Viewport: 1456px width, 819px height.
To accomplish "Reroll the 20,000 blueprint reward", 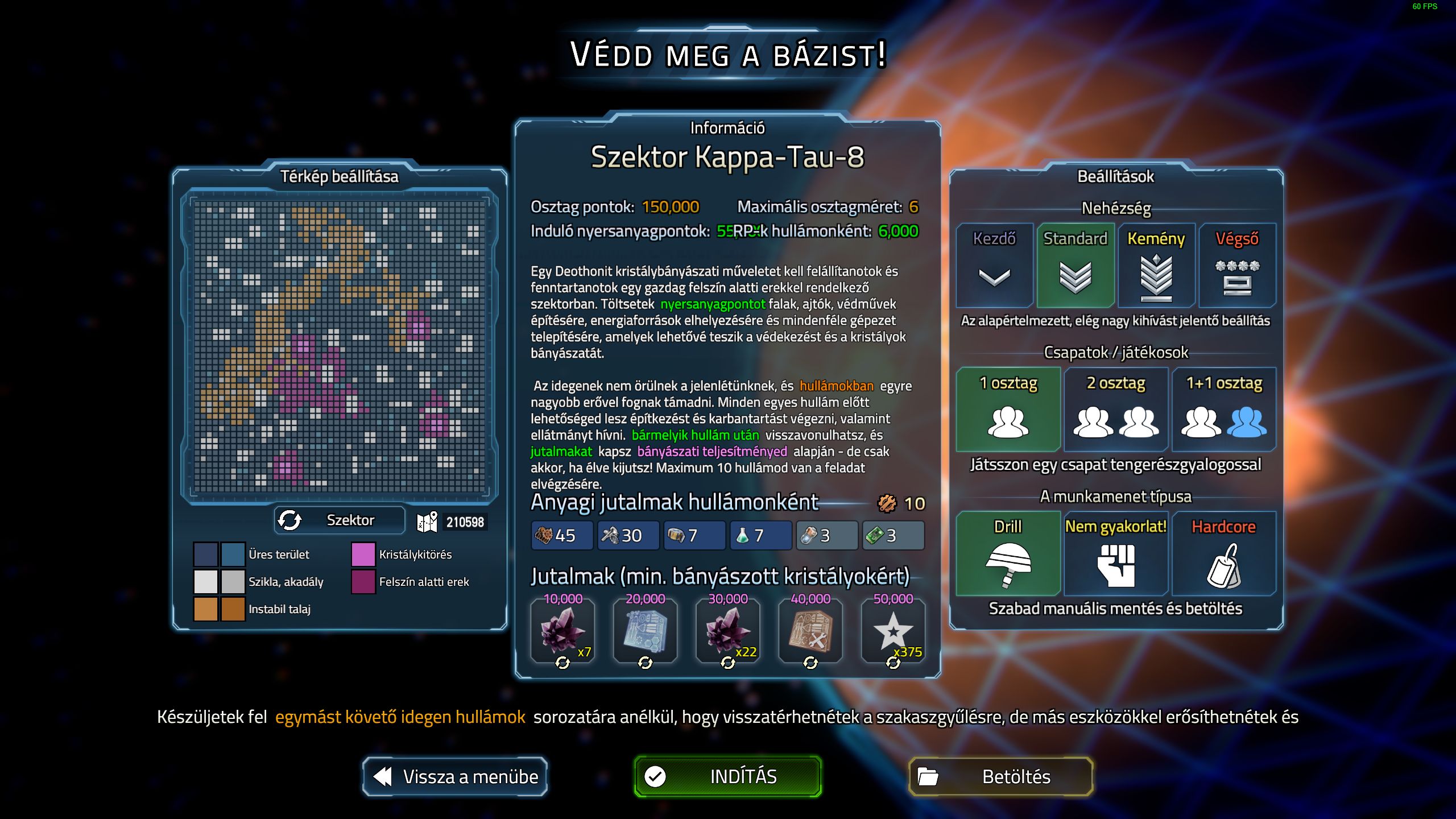I will coord(645,663).
